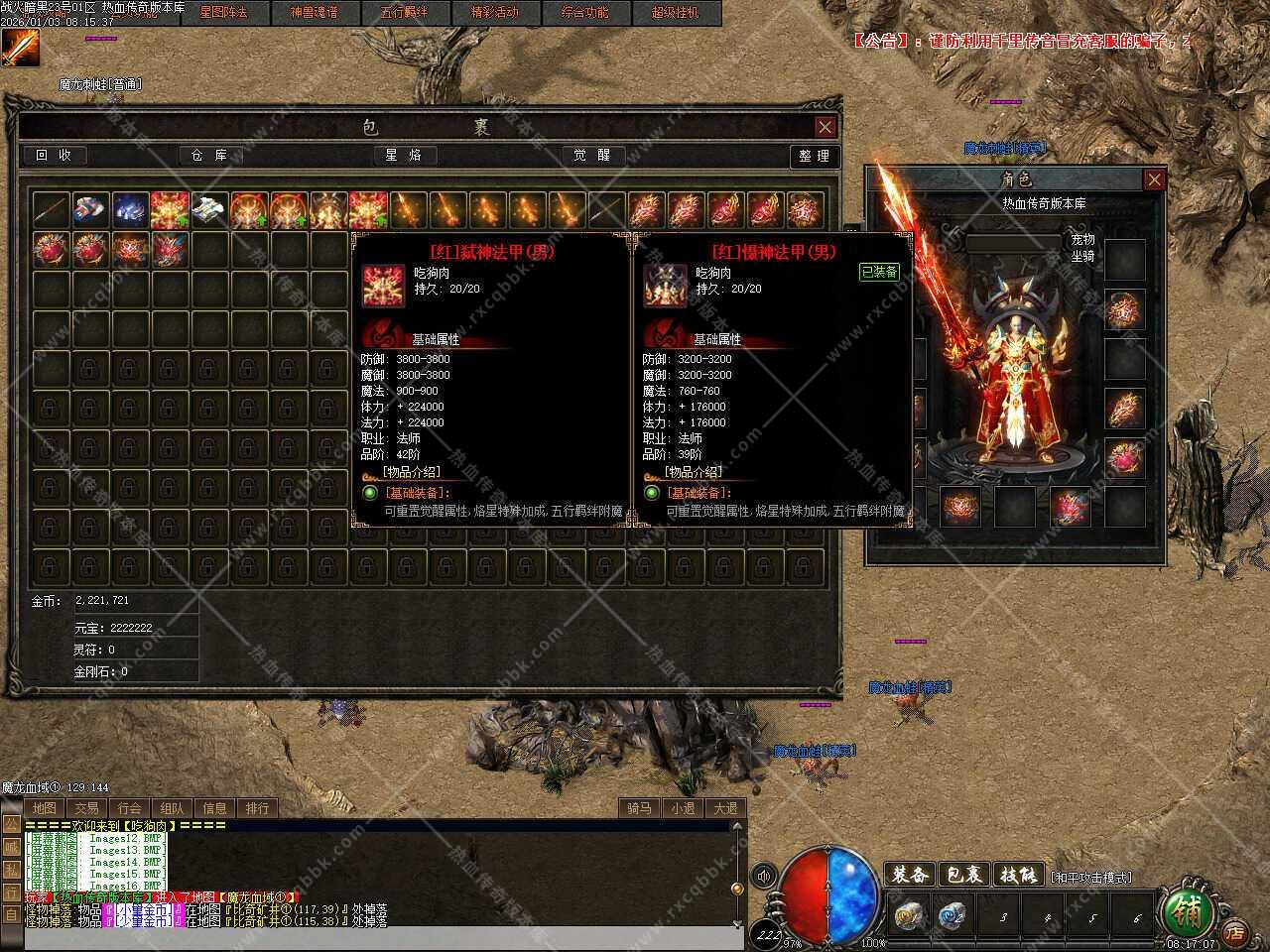Click 大退 to exit the game

click(725, 808)
